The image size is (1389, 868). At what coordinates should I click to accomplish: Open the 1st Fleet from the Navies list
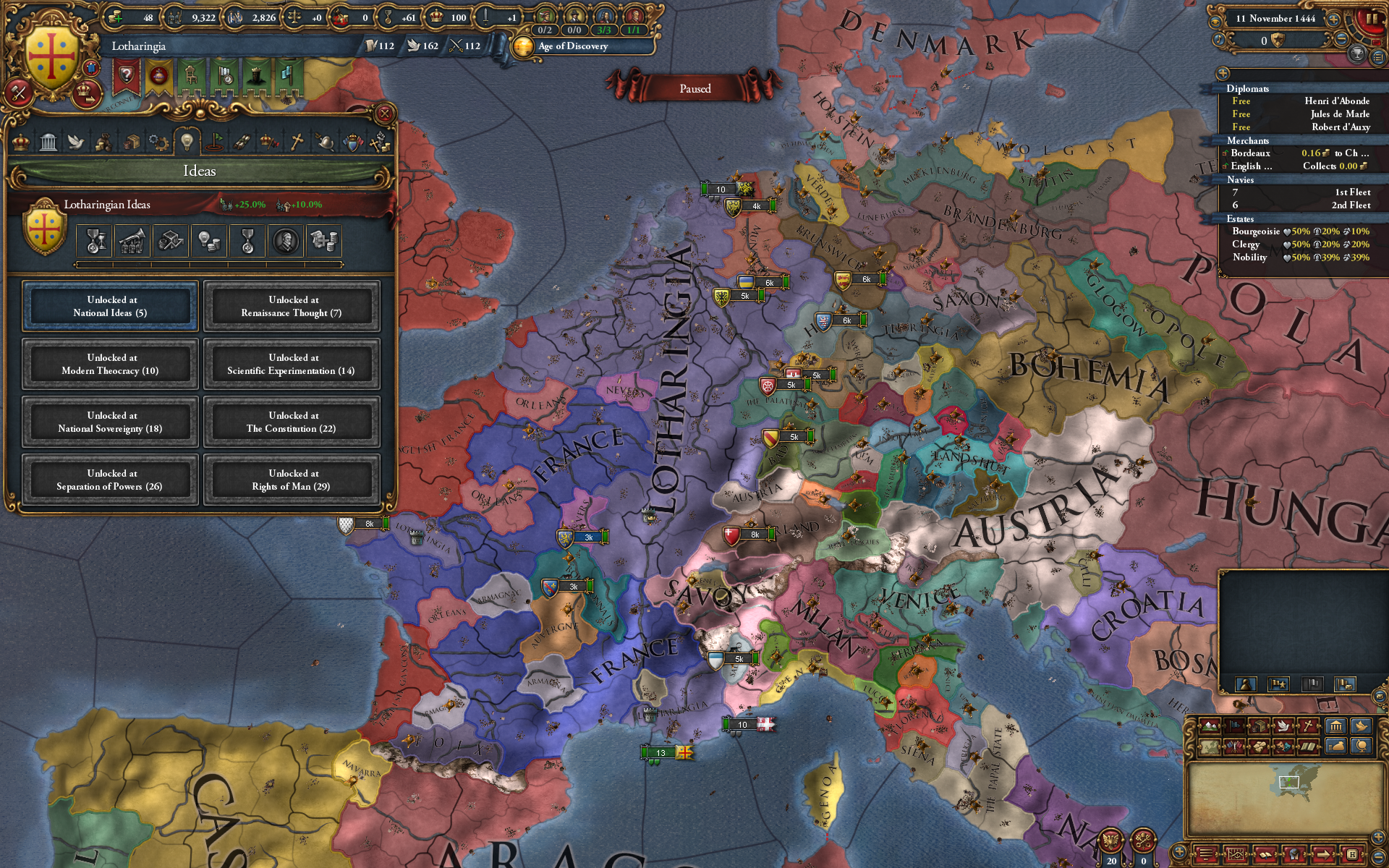point(1351,193)
